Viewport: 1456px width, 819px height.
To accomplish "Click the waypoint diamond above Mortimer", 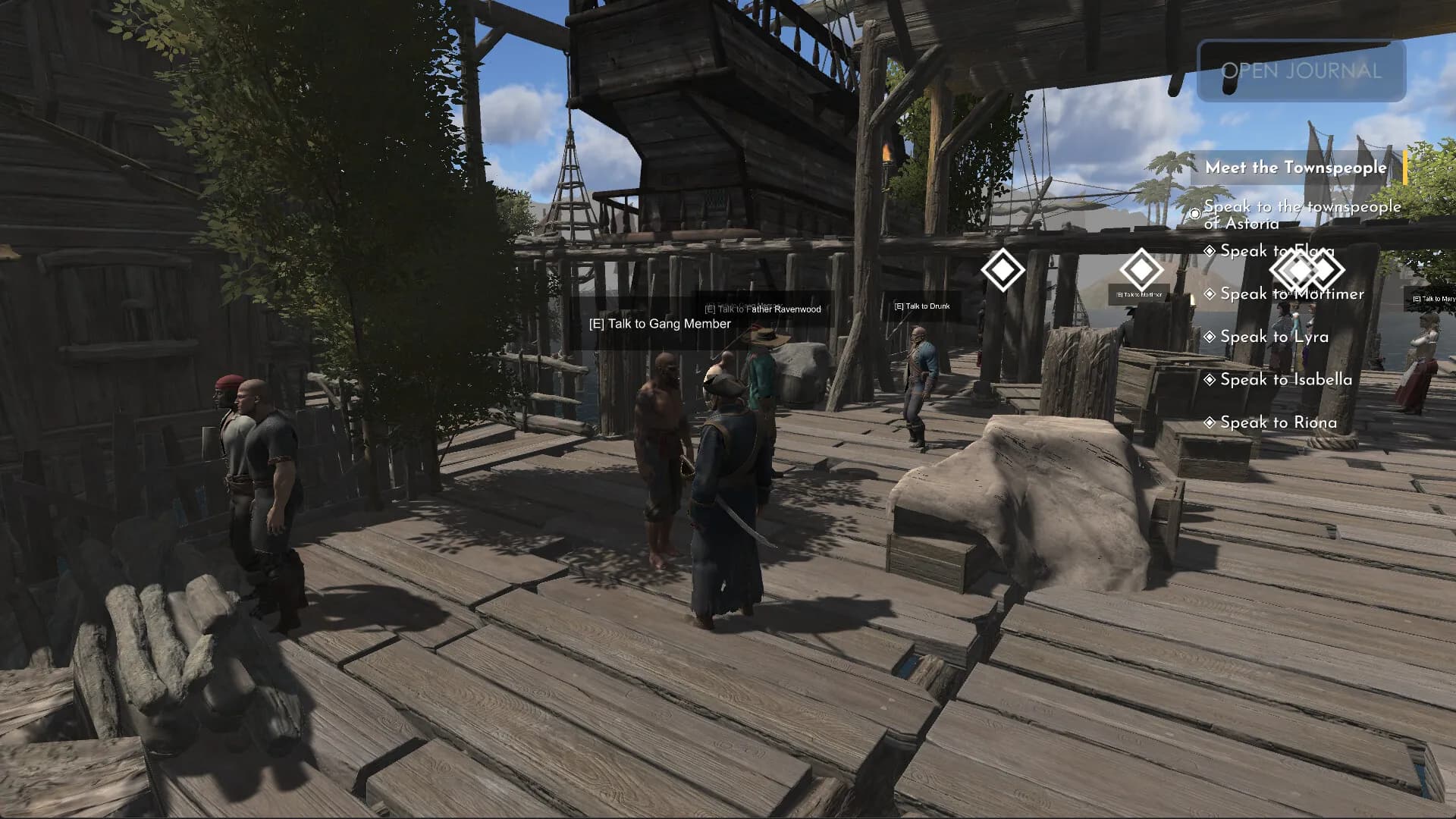I will tap(1144, 271).
